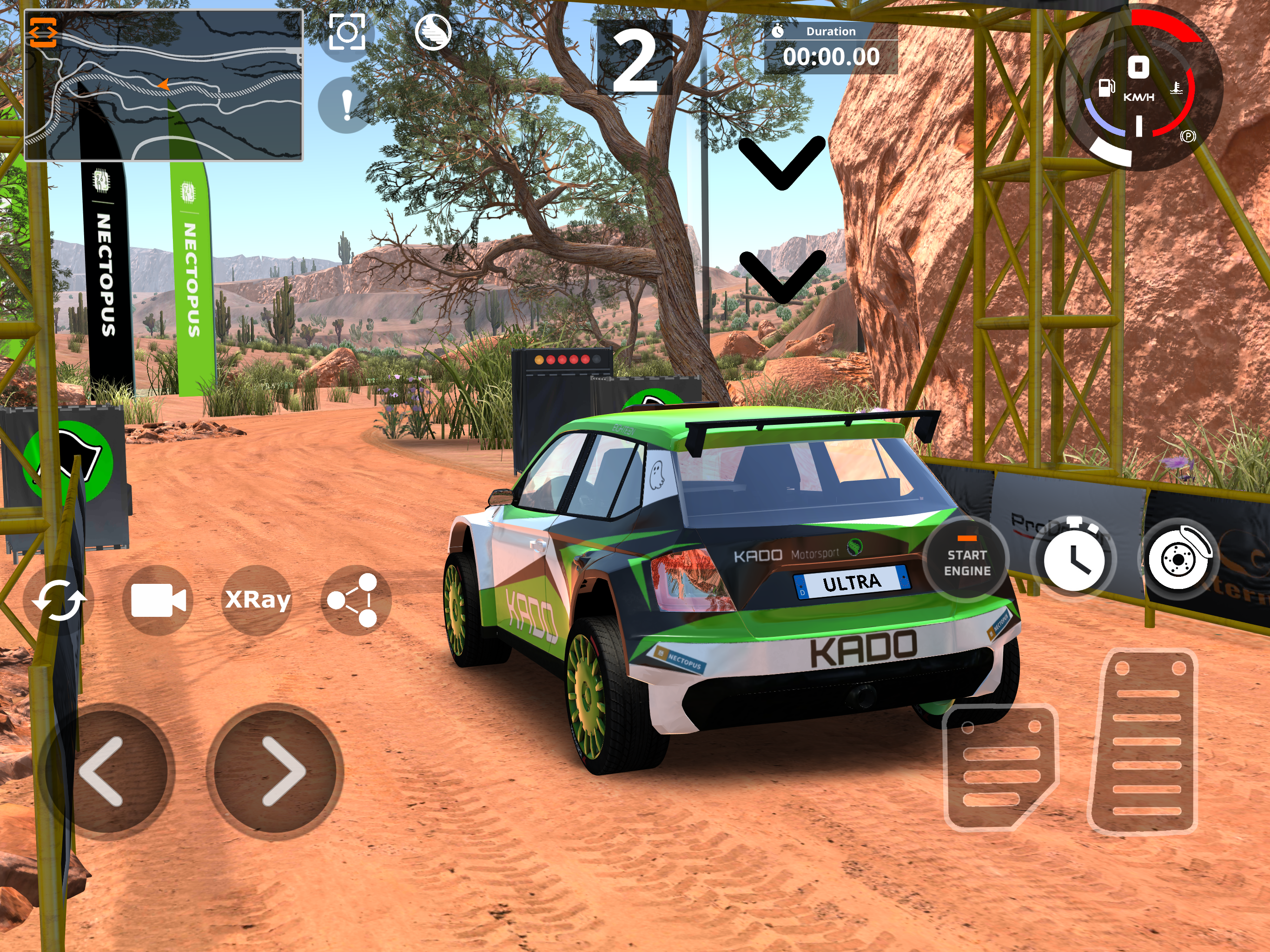The image size is (1270, 952).
Task: Switch camera with the video camera icon
Action: (x=158, y=600)
